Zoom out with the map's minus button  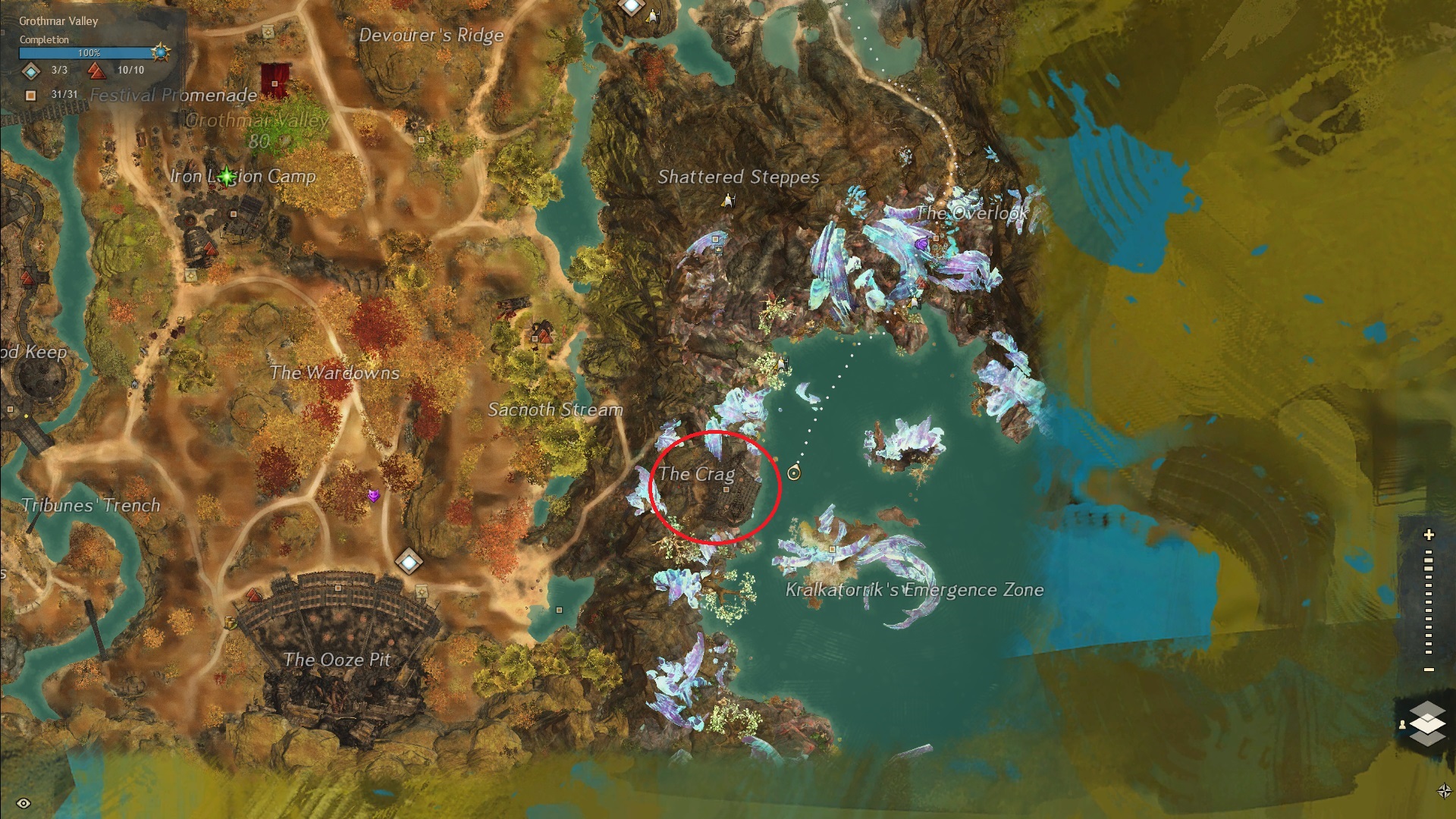pos(1429,670)
